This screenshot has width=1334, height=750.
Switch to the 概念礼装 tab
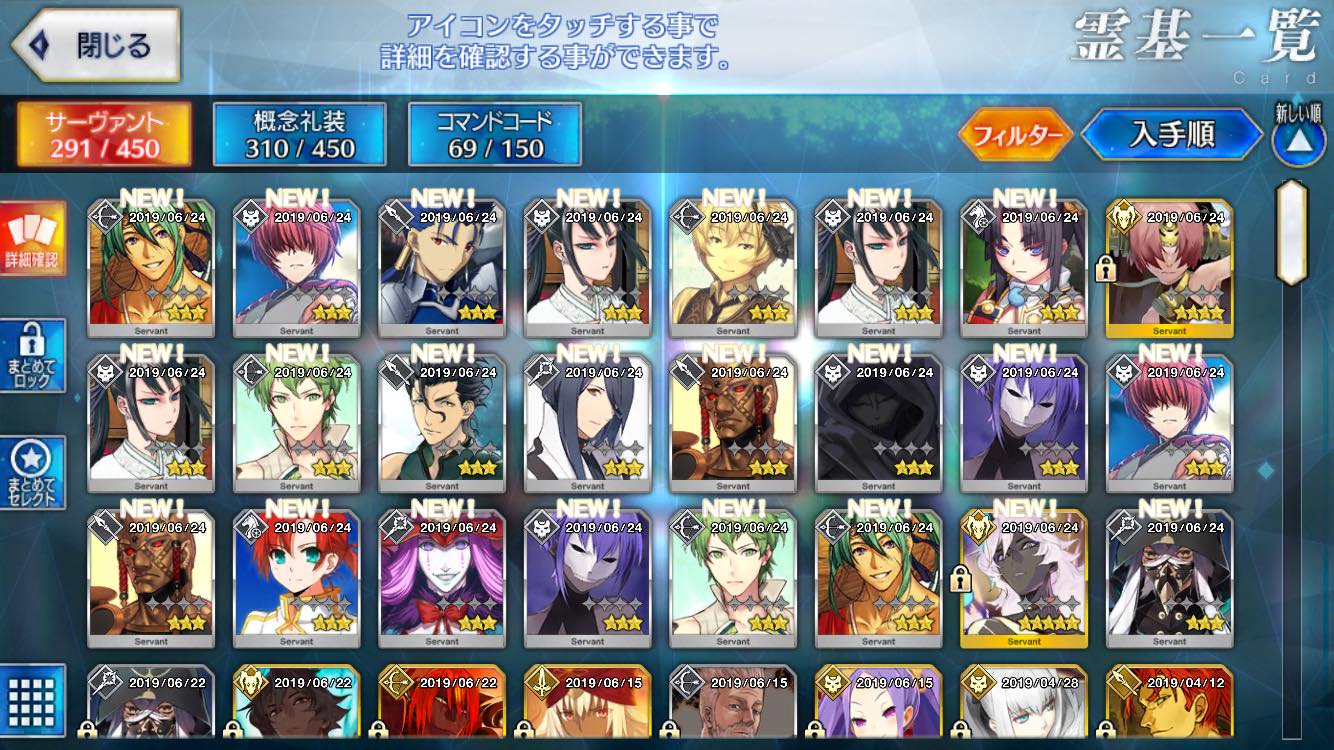pyautogui.click(x=299, y=134)
